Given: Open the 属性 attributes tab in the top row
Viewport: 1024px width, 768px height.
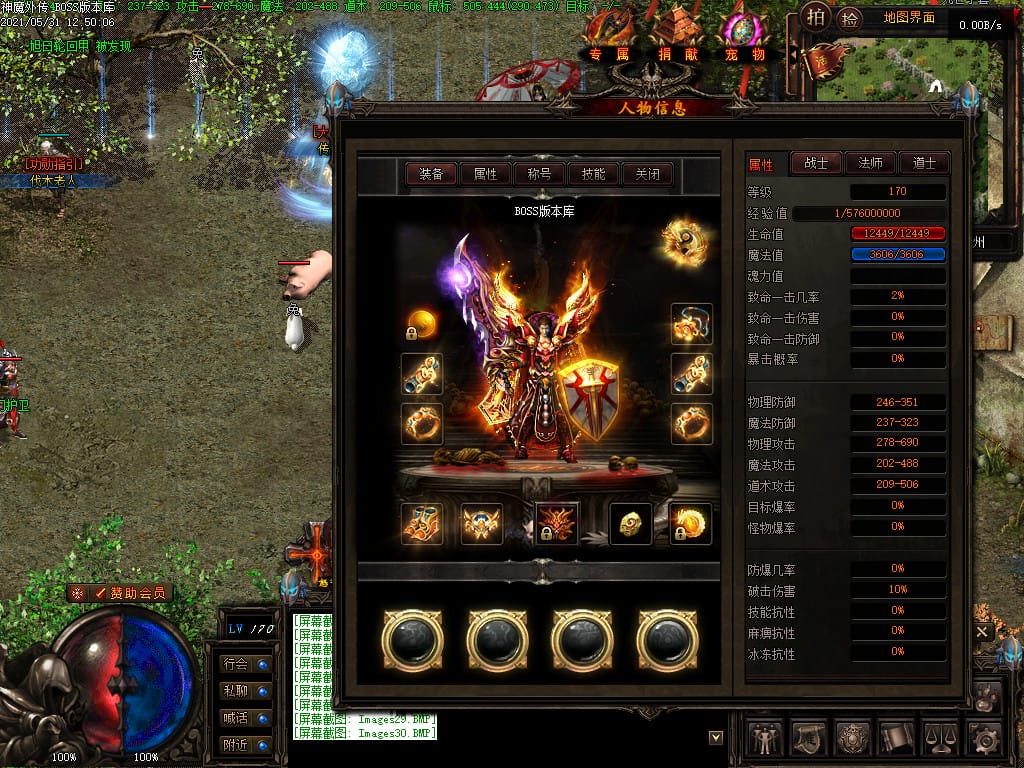Looking at the screenshot, I should click(486, 174).
